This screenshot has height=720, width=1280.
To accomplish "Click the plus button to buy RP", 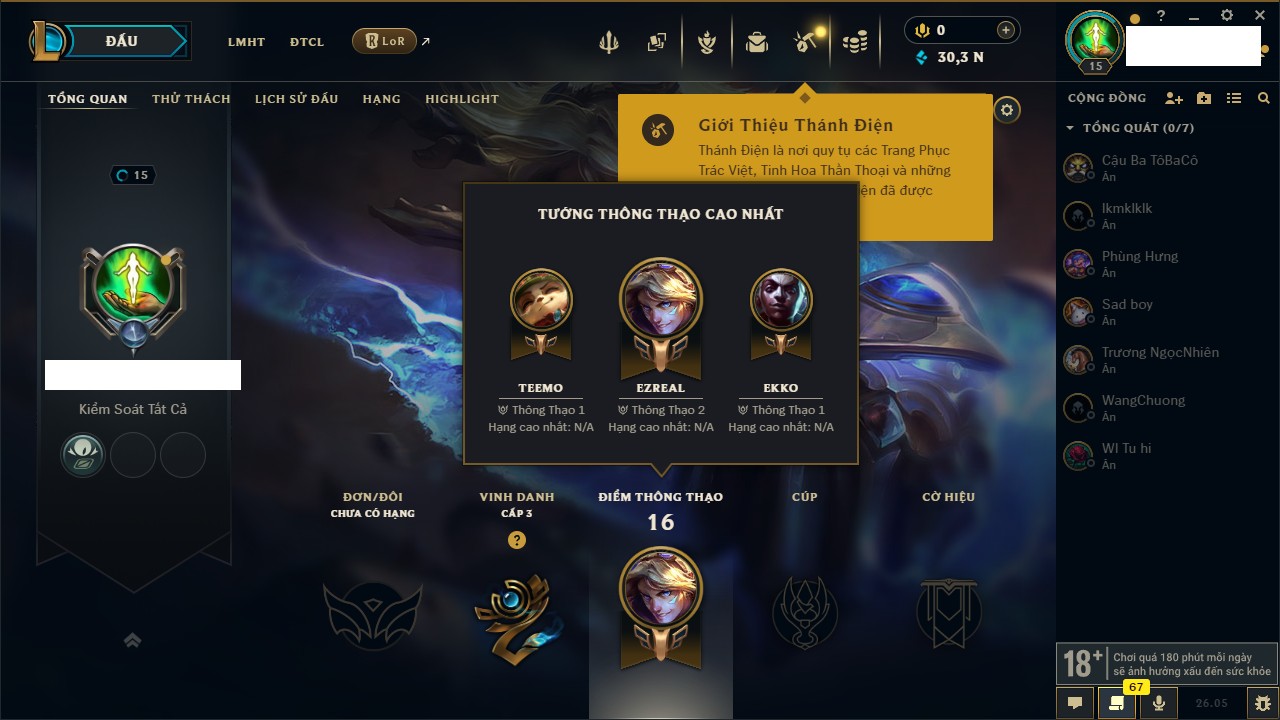I will pyautogui.click(x=1006, y=30).
